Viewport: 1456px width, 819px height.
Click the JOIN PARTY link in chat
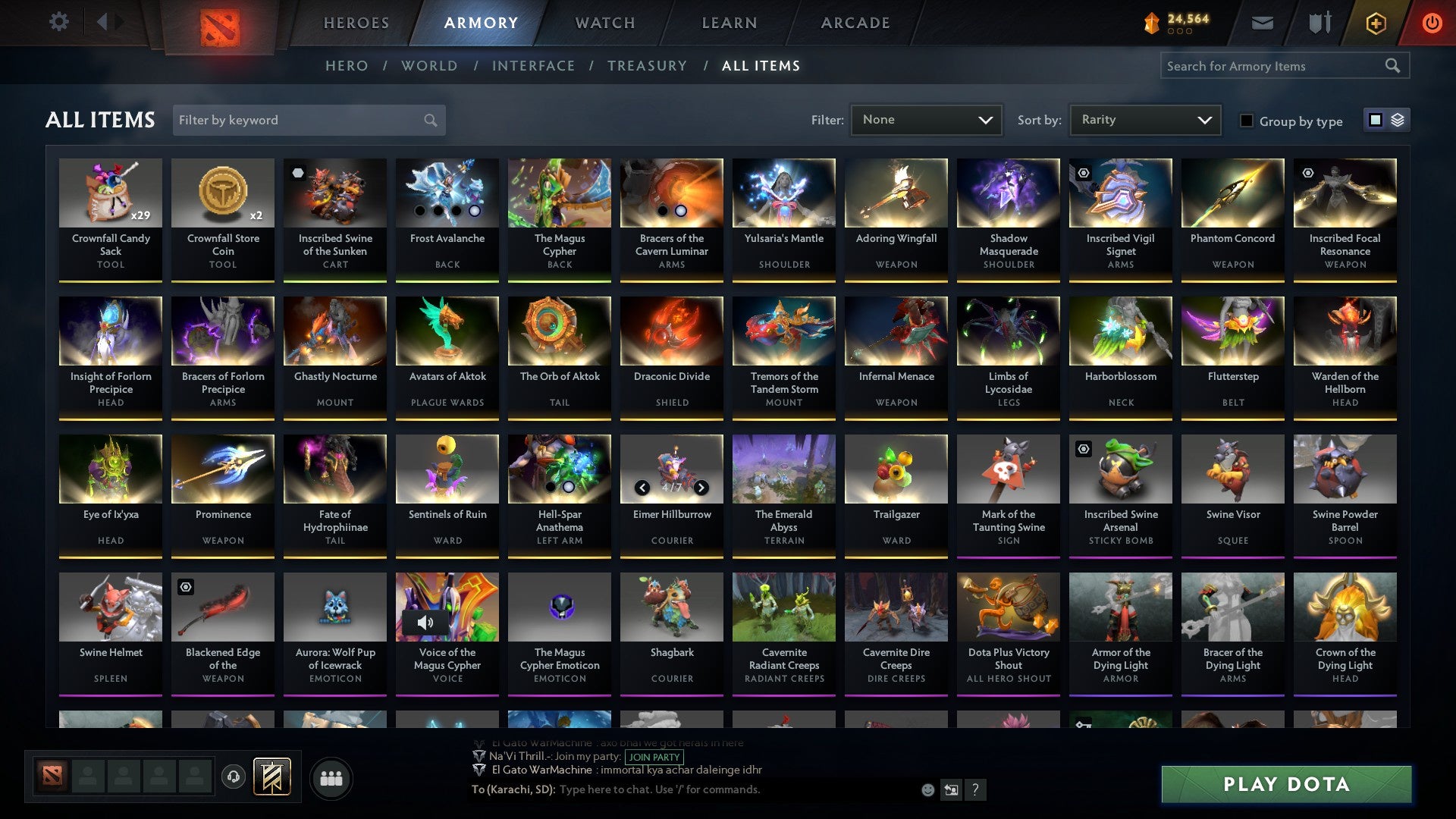652,757
